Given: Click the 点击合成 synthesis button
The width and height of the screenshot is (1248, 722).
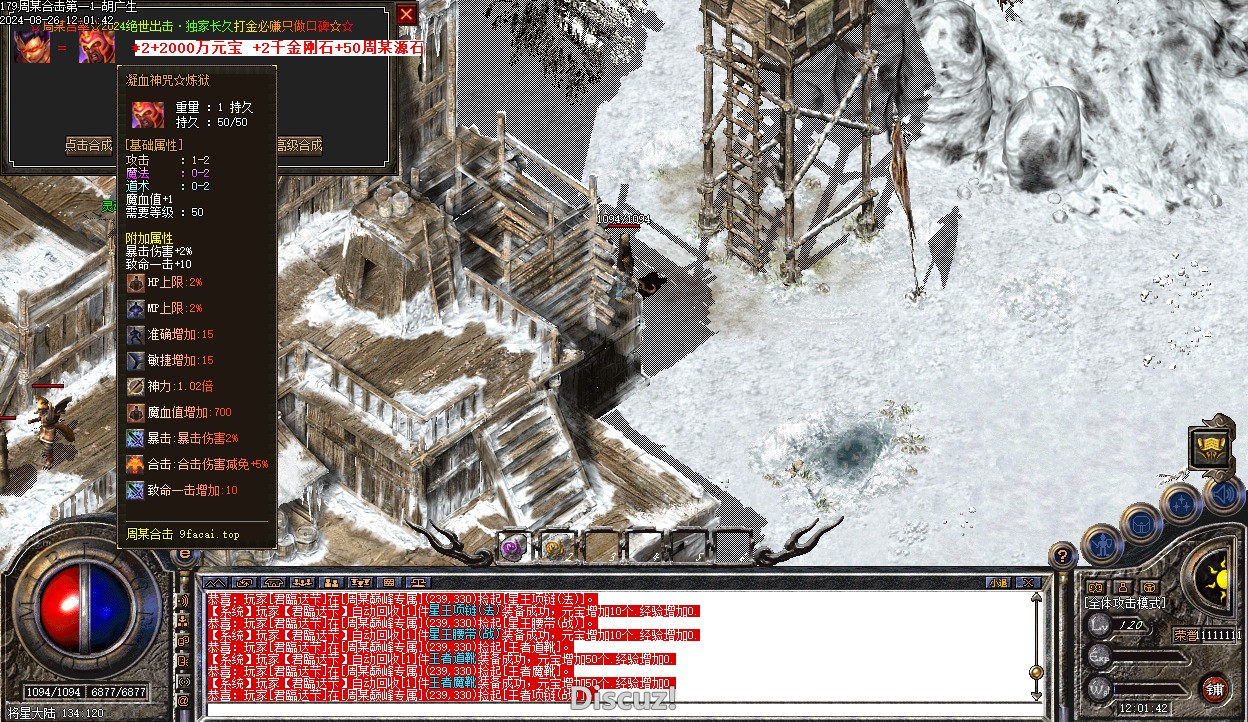Looking at the screenshot, I should tap(89, 146).
